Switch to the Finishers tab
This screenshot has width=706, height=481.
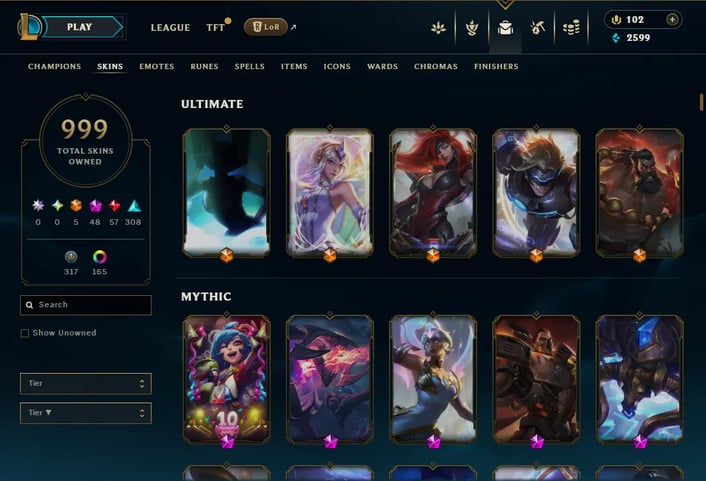coord(496,67)
